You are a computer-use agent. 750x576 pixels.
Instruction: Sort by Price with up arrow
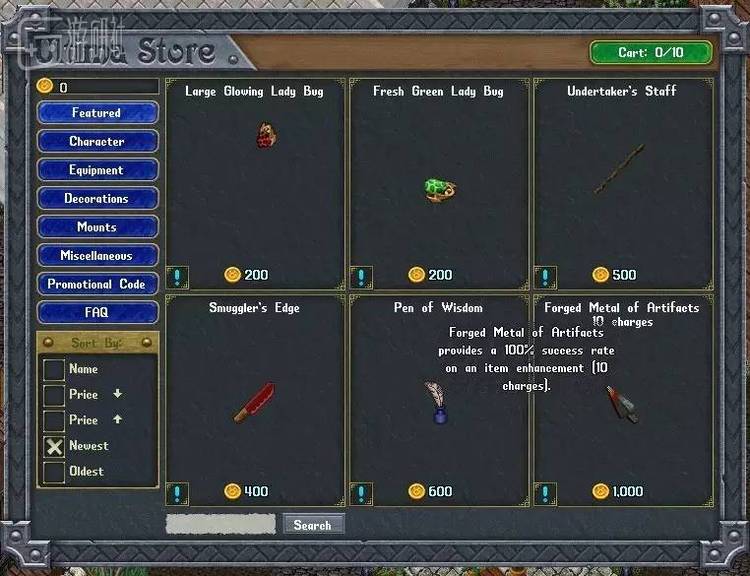tap(54, 420)
